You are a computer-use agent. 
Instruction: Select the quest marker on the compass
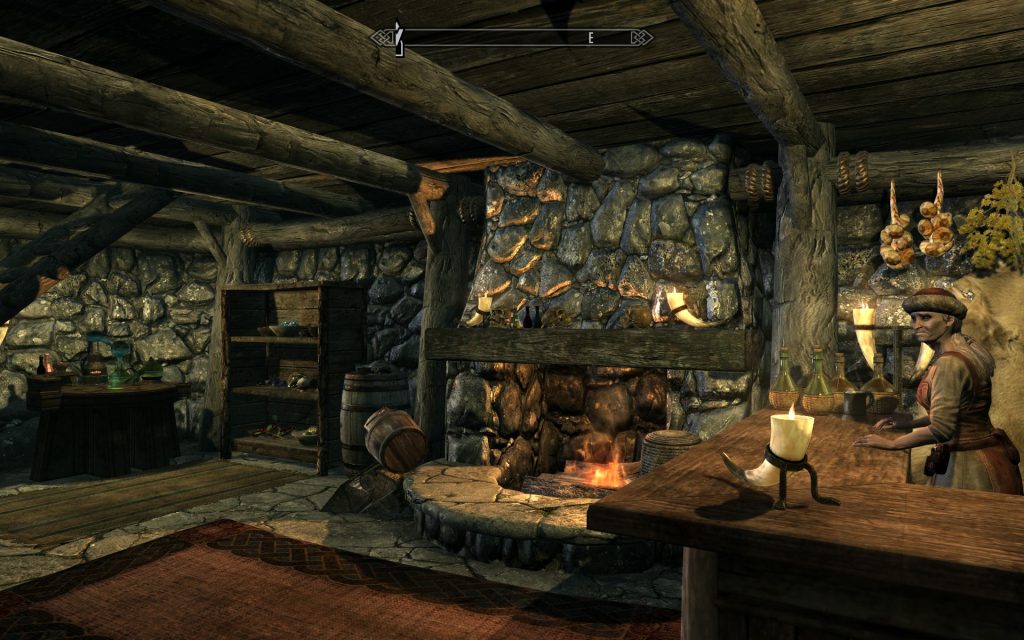tap(398, 37)
